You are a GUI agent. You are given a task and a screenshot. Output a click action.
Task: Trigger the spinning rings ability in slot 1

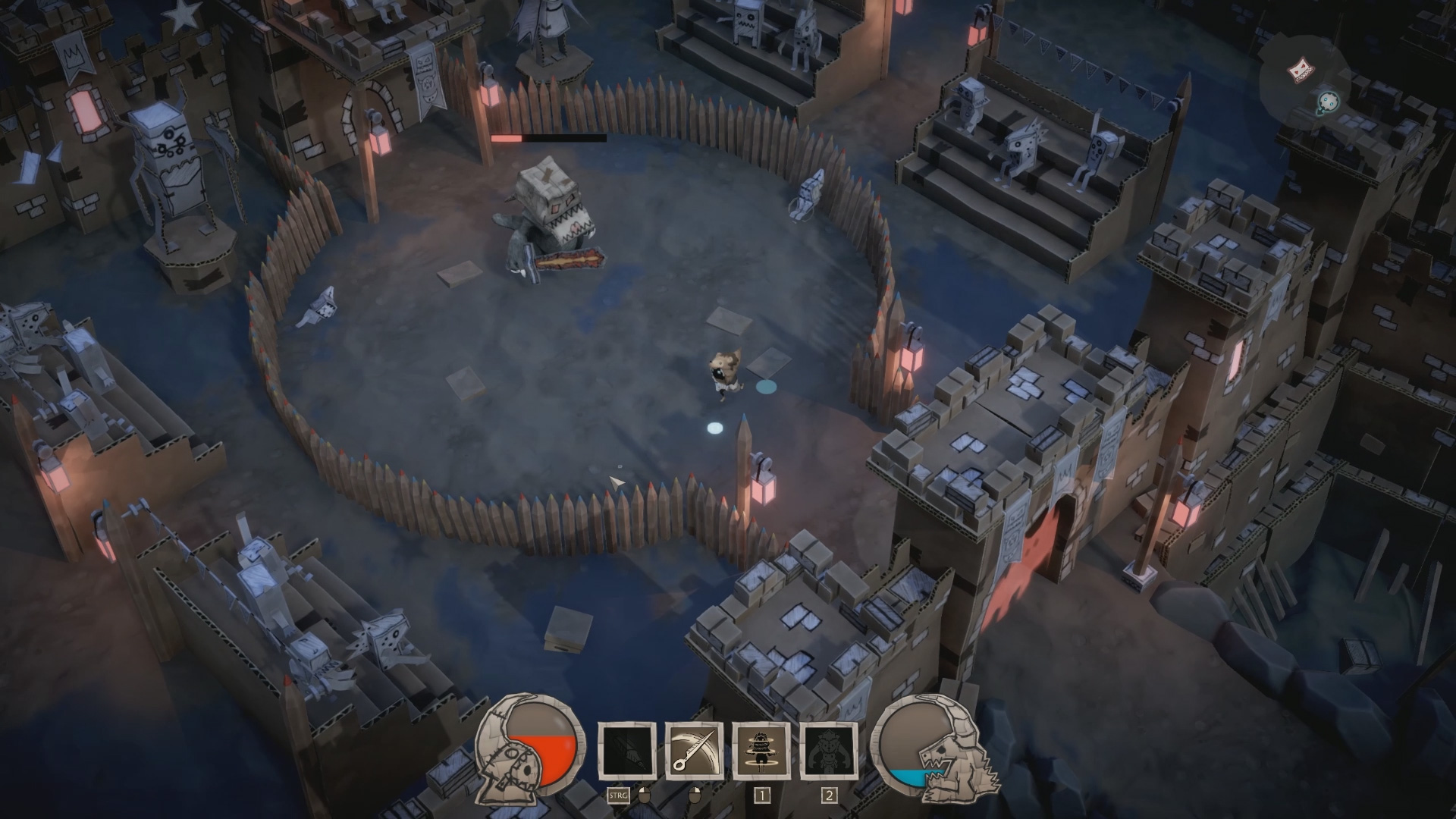point(761,751)
